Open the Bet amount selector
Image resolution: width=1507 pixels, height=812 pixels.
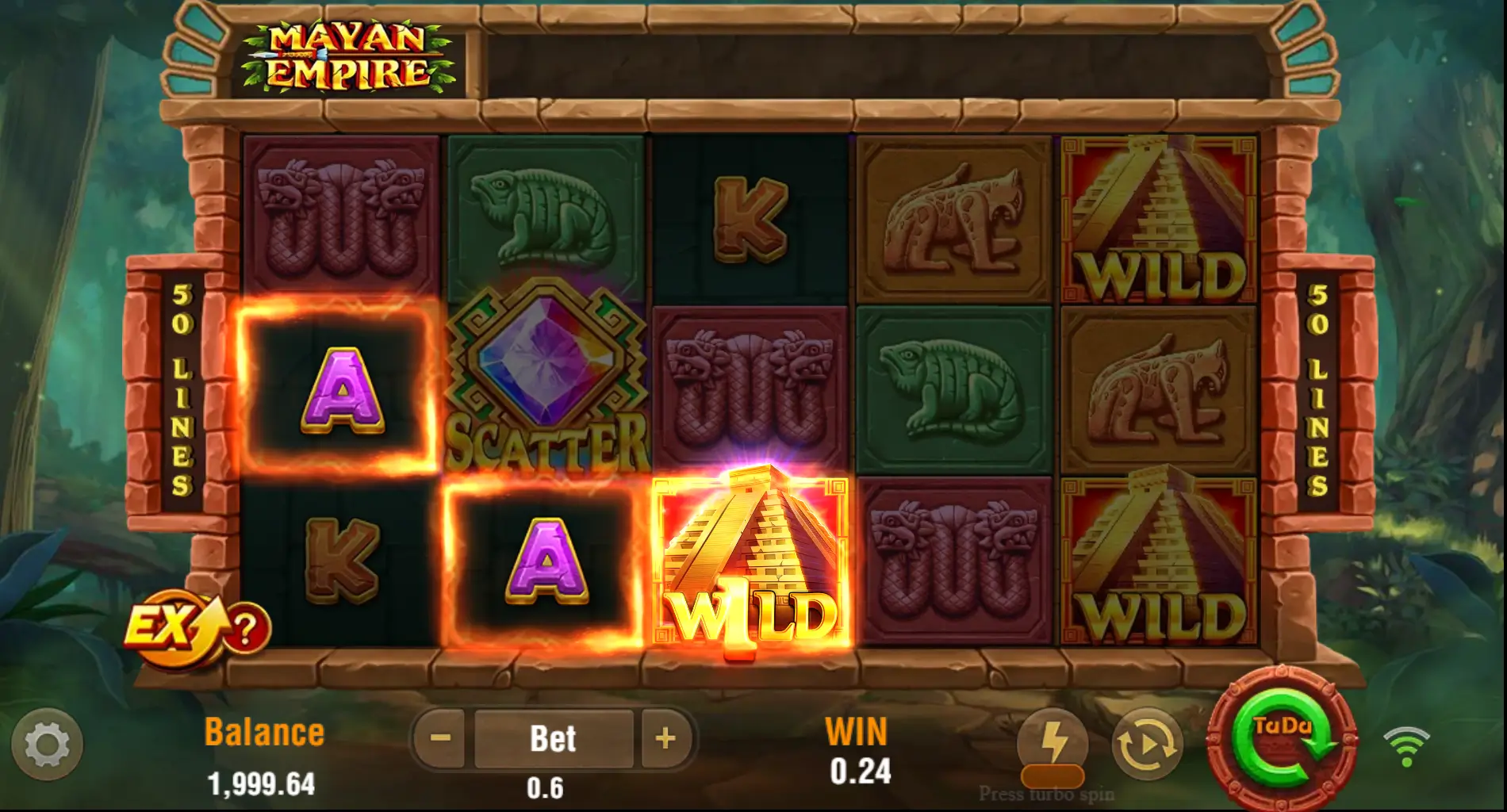pos(554,738)
